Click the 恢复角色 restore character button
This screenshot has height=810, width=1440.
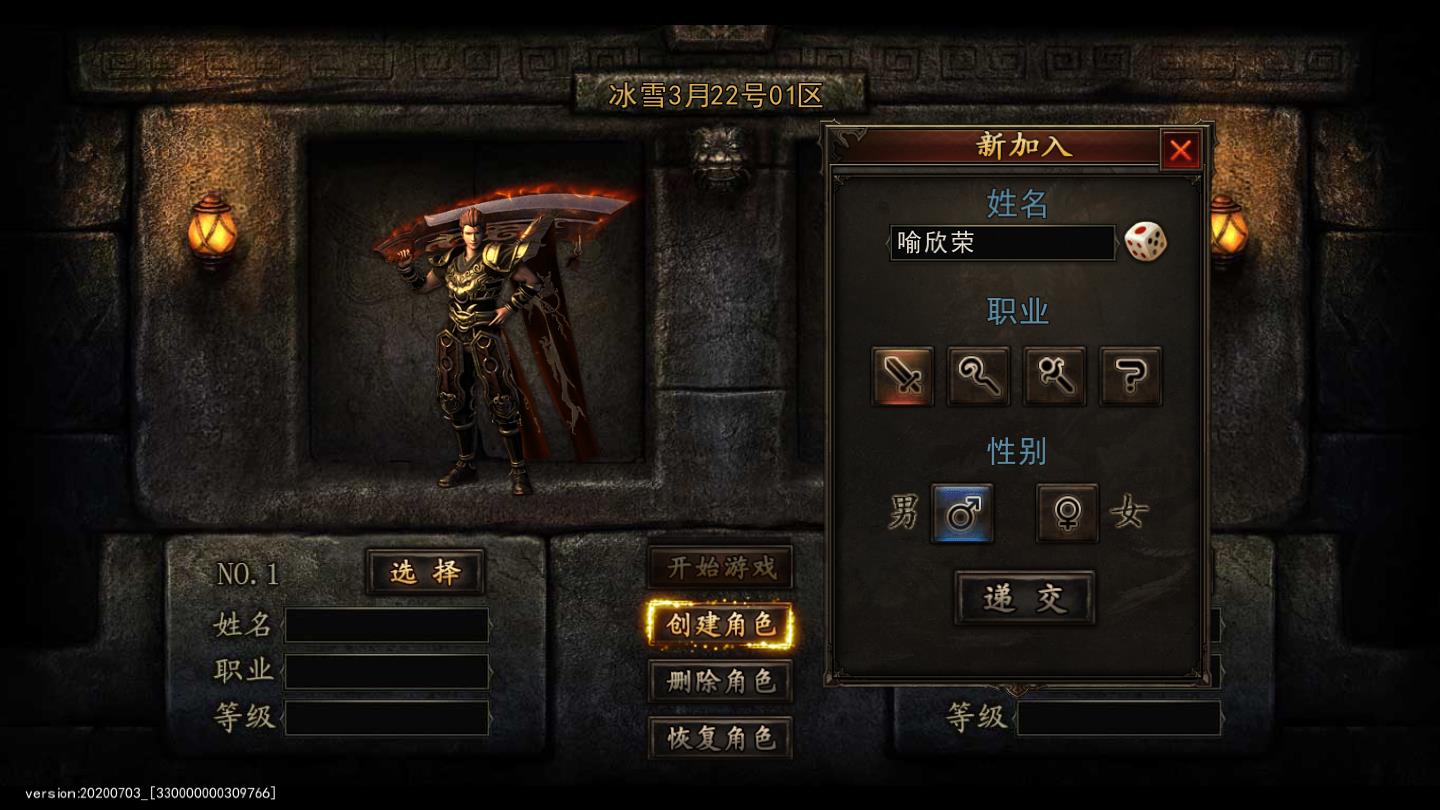(x=721, y=738)
